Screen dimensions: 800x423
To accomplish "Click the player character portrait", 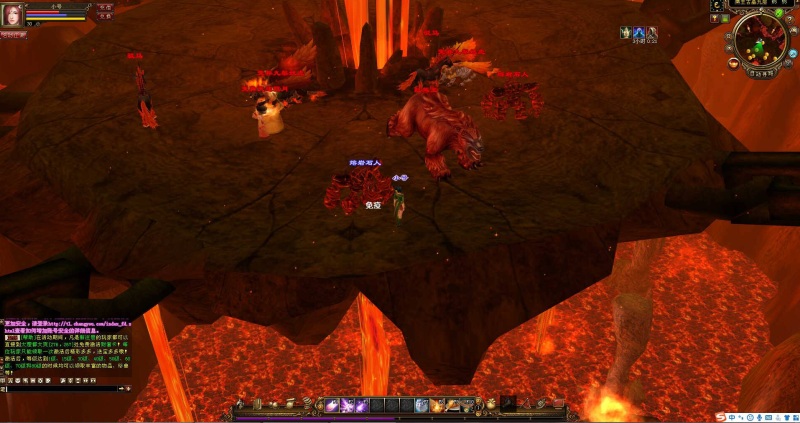I will click(12, 14).
